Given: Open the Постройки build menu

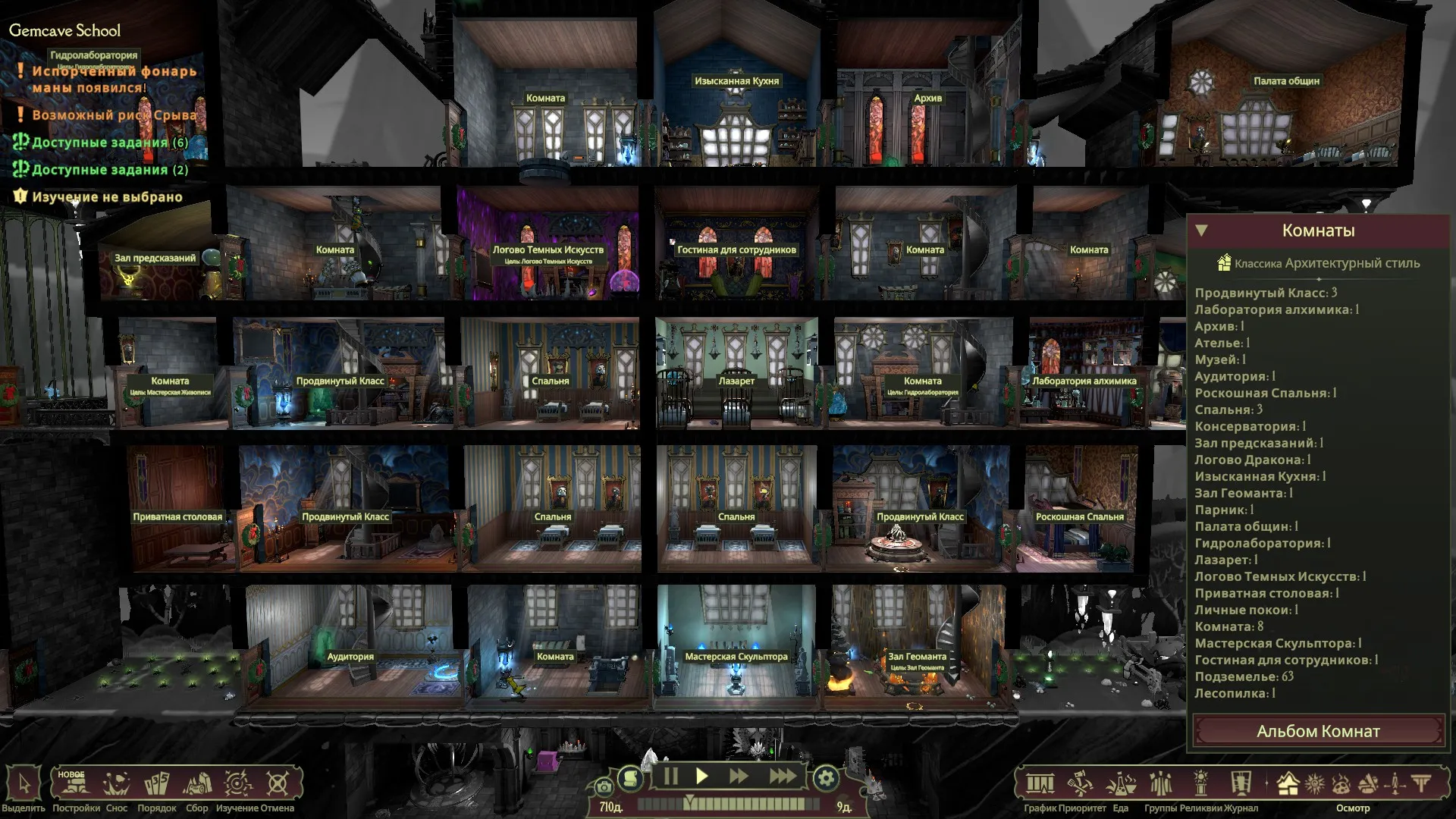Looking at the screenshot, I should pyautogui.click(x=76, y=783).
